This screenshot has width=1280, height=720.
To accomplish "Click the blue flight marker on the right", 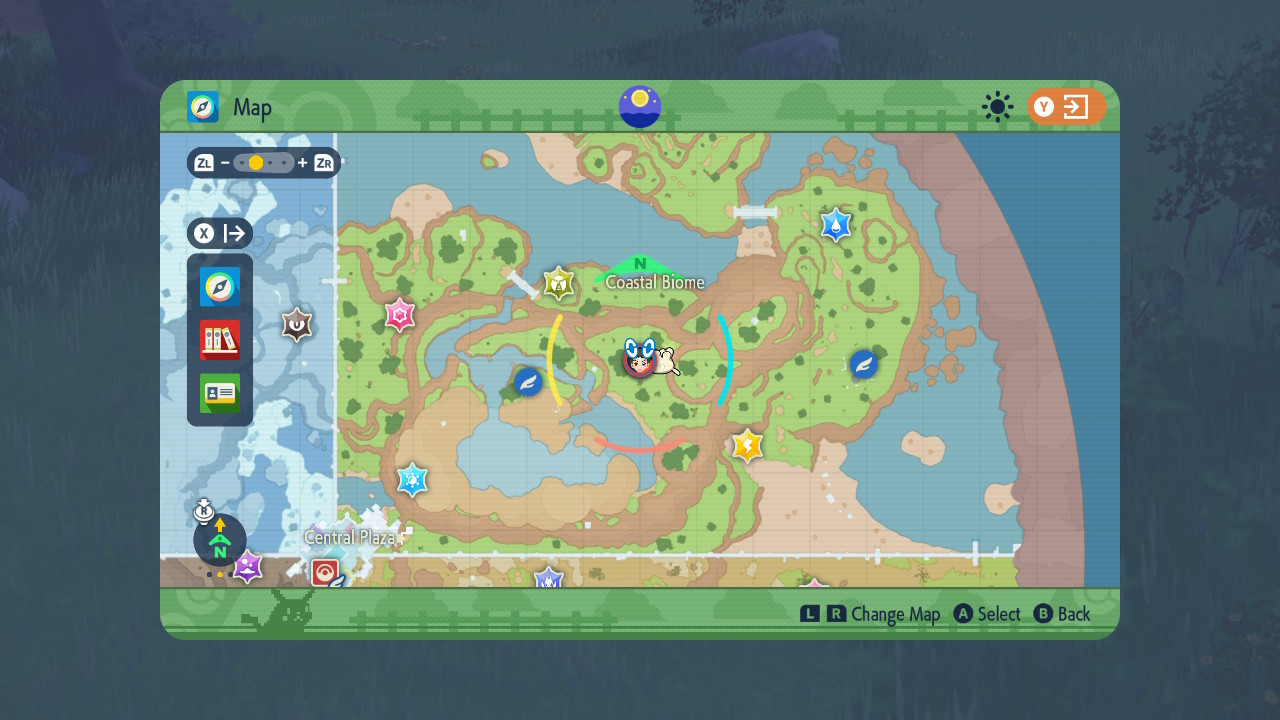I will (862, 365).
